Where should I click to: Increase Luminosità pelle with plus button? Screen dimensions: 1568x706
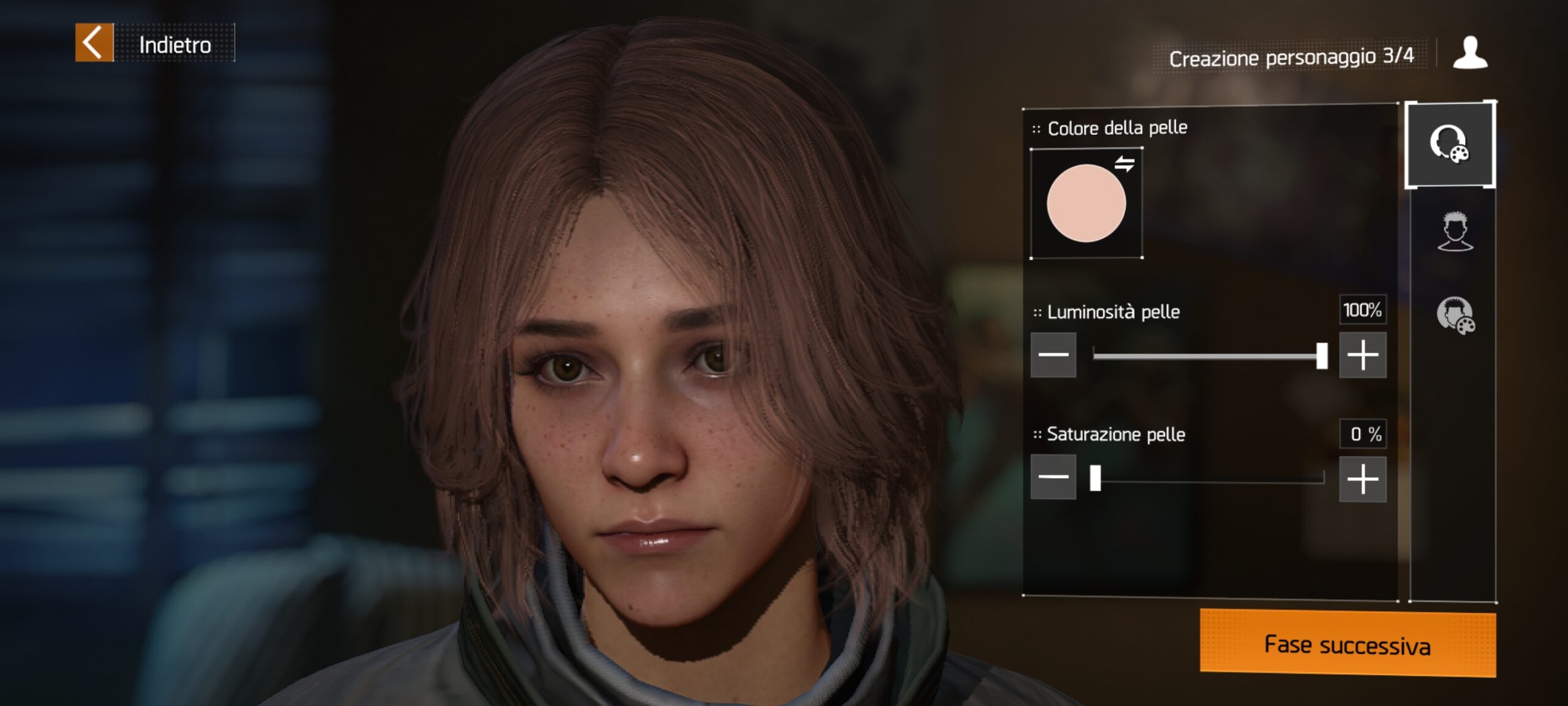[x=1362, y=355]
